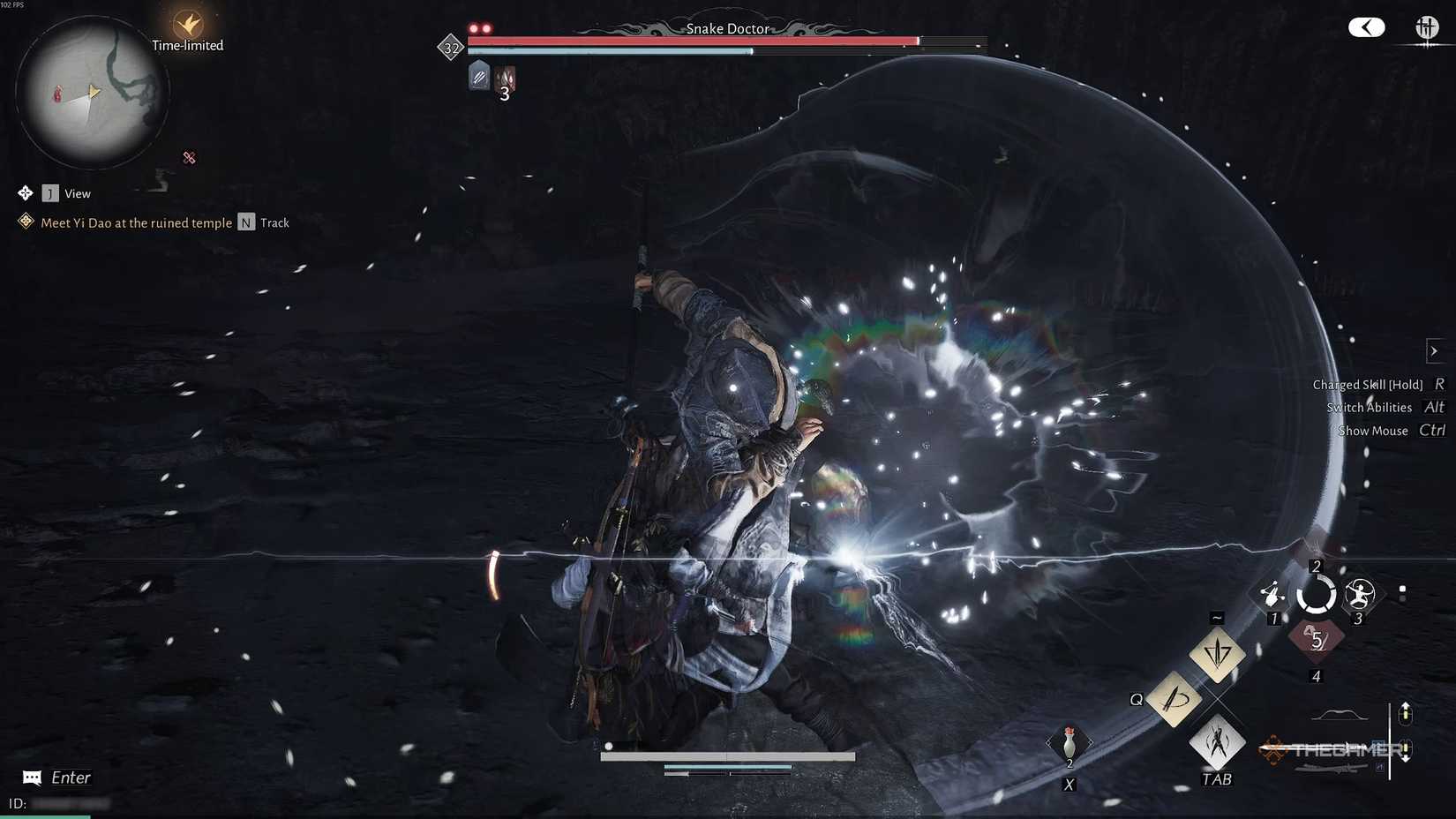This screenshot has height=819, width=1456.
Task: Open the game menu icon in top-right corner
Action: pos(1428,28)
